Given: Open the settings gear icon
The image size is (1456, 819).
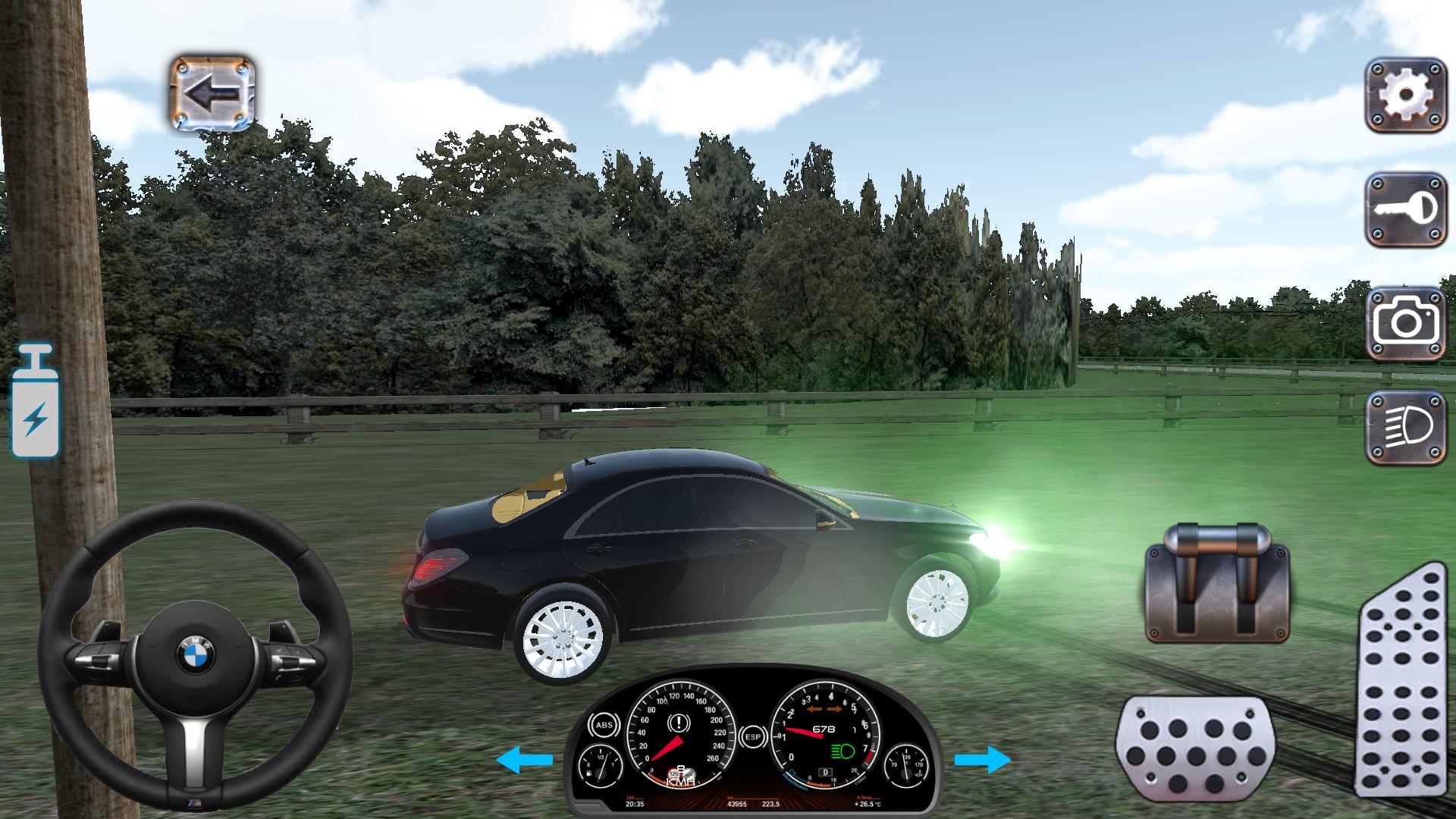Looking at the screenshot, I should pyautogui.click(x=1407, y=95).
